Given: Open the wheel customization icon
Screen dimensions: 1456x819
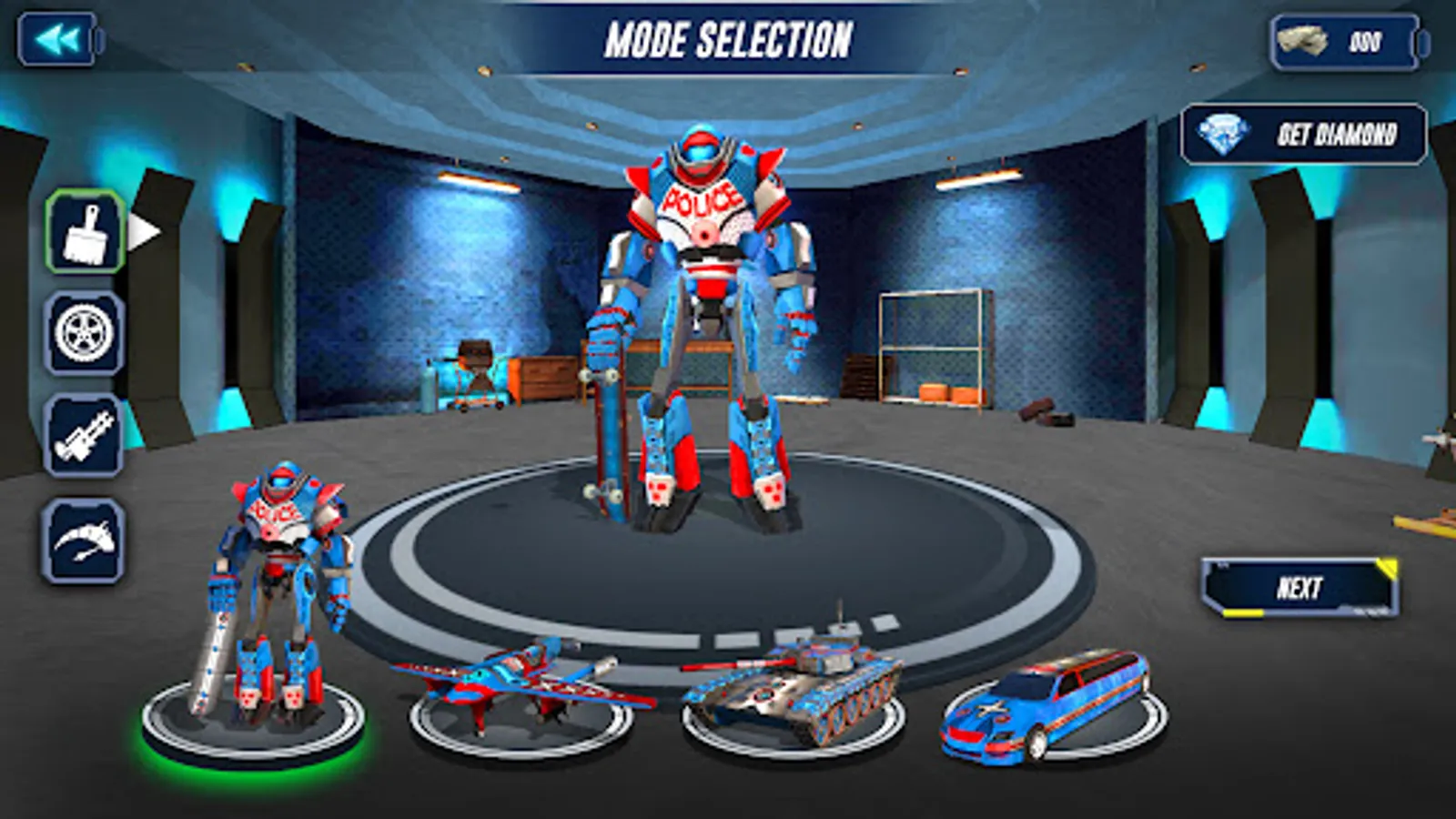Looking at the screenshot, I should click(x=82, y=330).
